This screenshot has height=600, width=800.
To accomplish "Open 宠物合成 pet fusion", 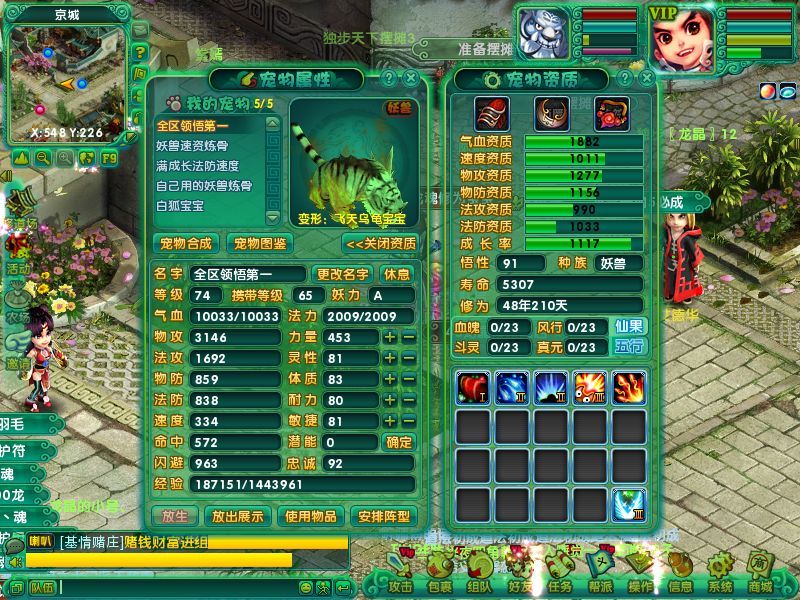I will (186, 243).
